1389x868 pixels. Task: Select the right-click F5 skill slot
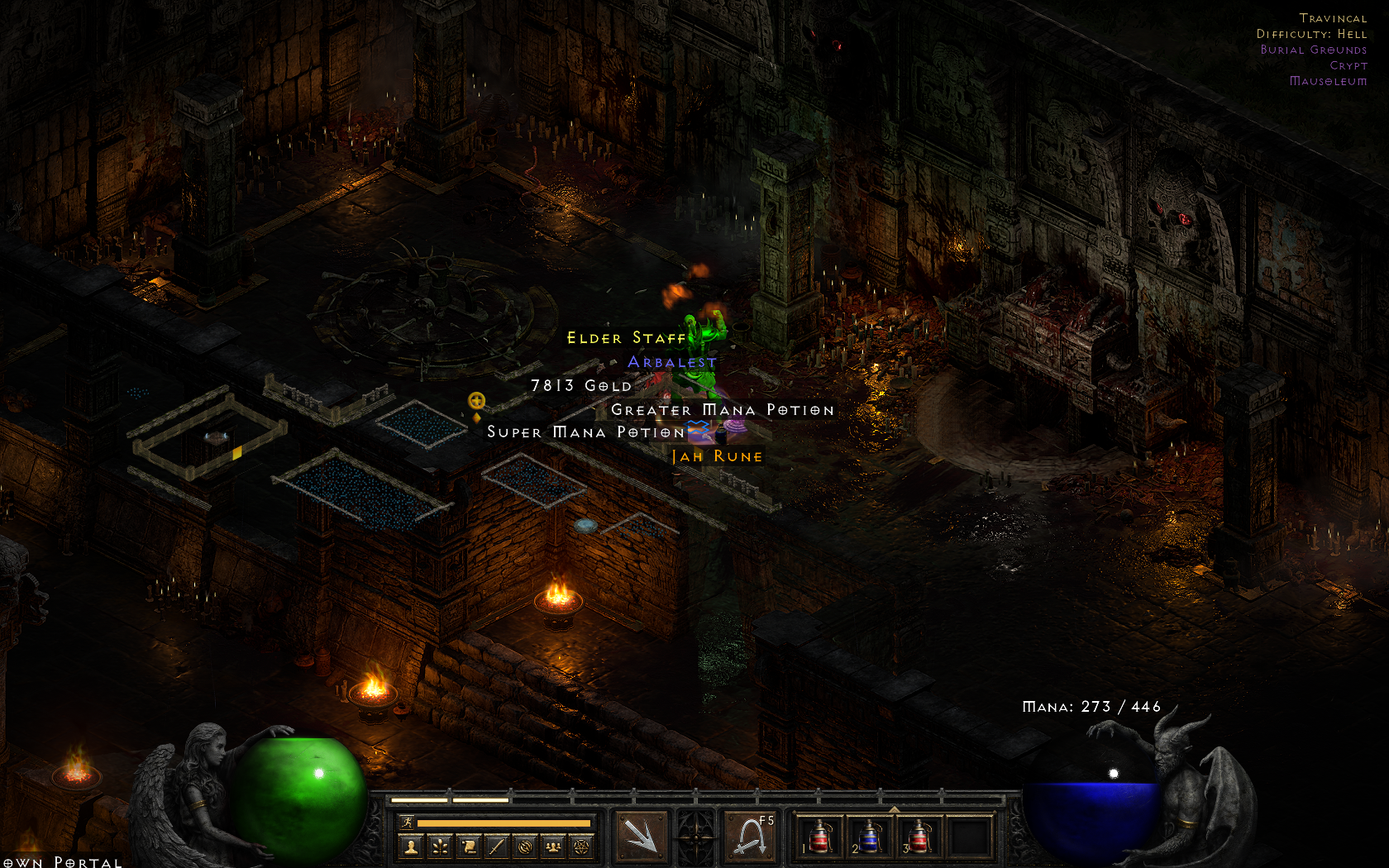point(751,837)
